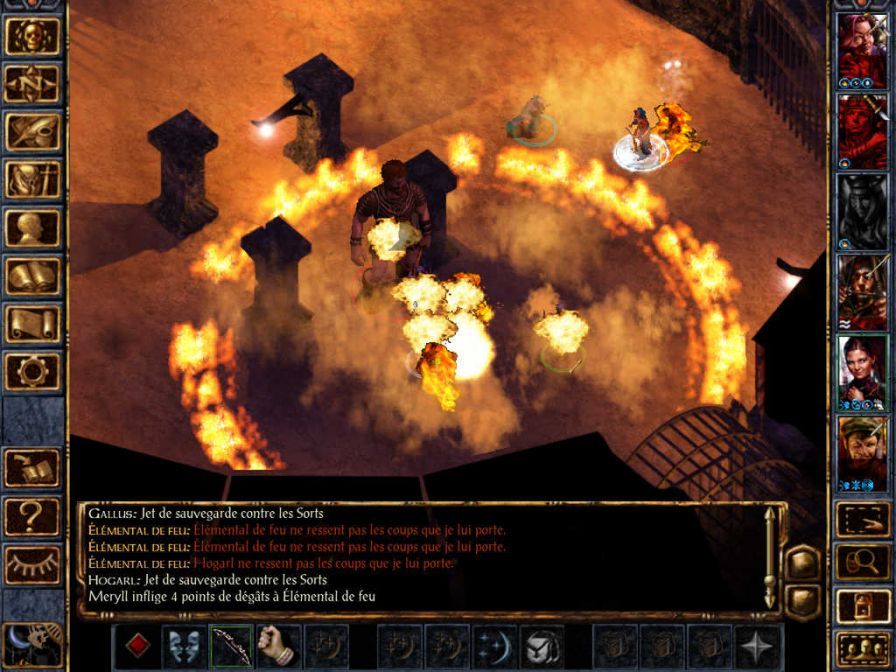Open the mage spellbook
The image size is (896, 672).
pyautogui.click(x=33, y=276)
